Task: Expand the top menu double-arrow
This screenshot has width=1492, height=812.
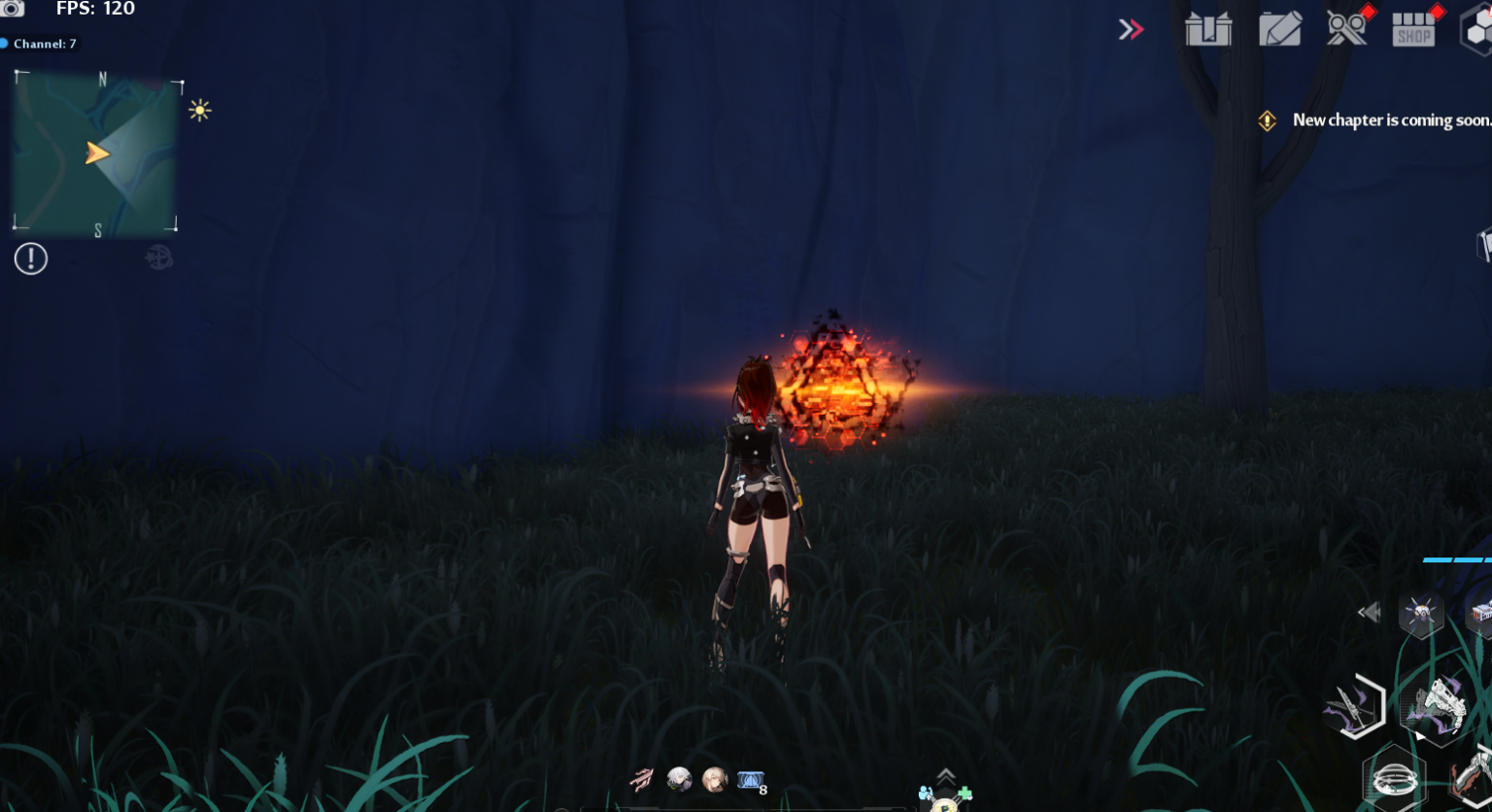Action: (1131, 30)
